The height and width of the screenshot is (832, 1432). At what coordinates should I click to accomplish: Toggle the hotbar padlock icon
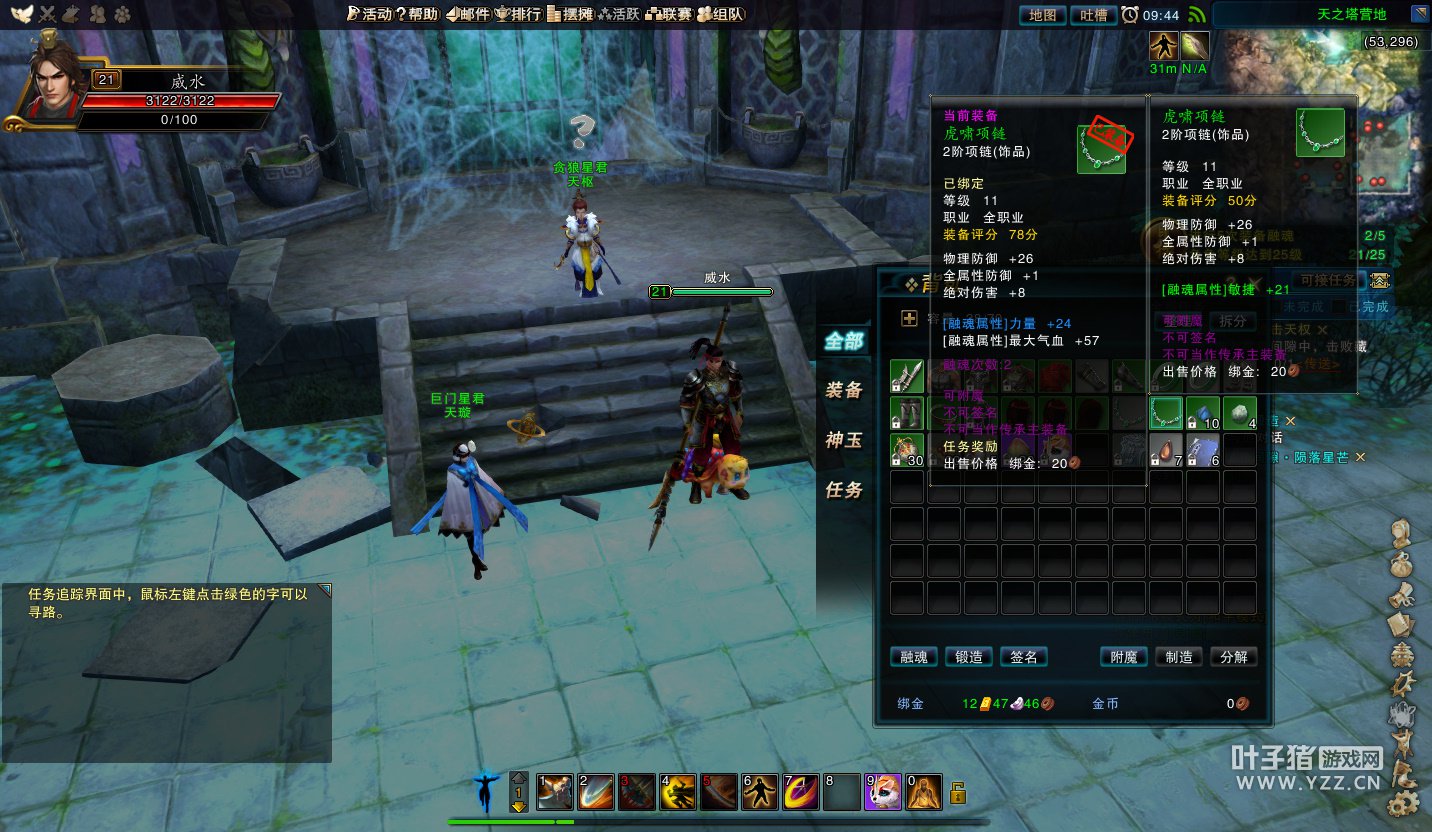[958, 794]
